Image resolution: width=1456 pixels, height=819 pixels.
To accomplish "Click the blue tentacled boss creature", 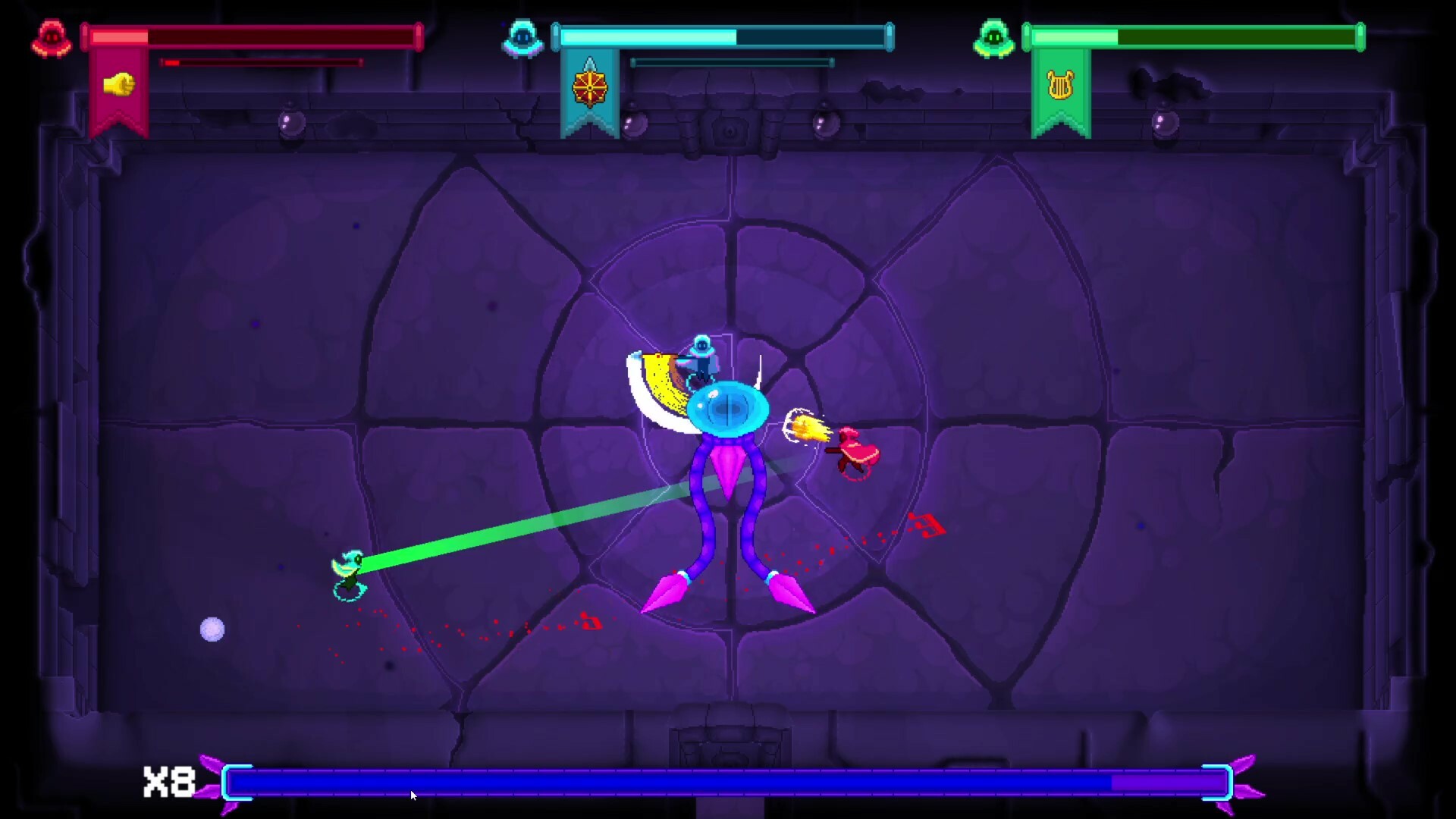I will 728,413.
